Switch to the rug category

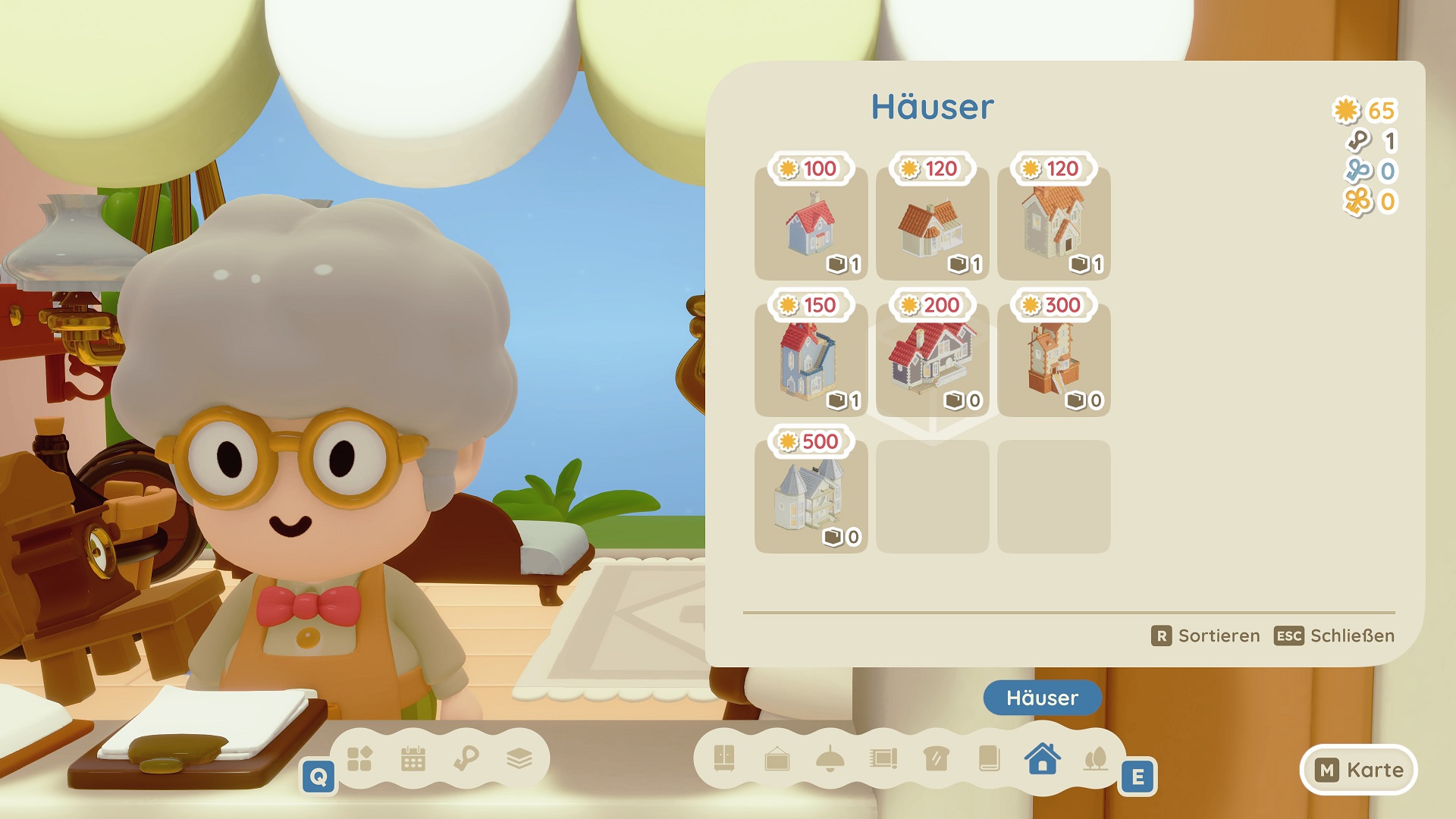tap(883, 758)
